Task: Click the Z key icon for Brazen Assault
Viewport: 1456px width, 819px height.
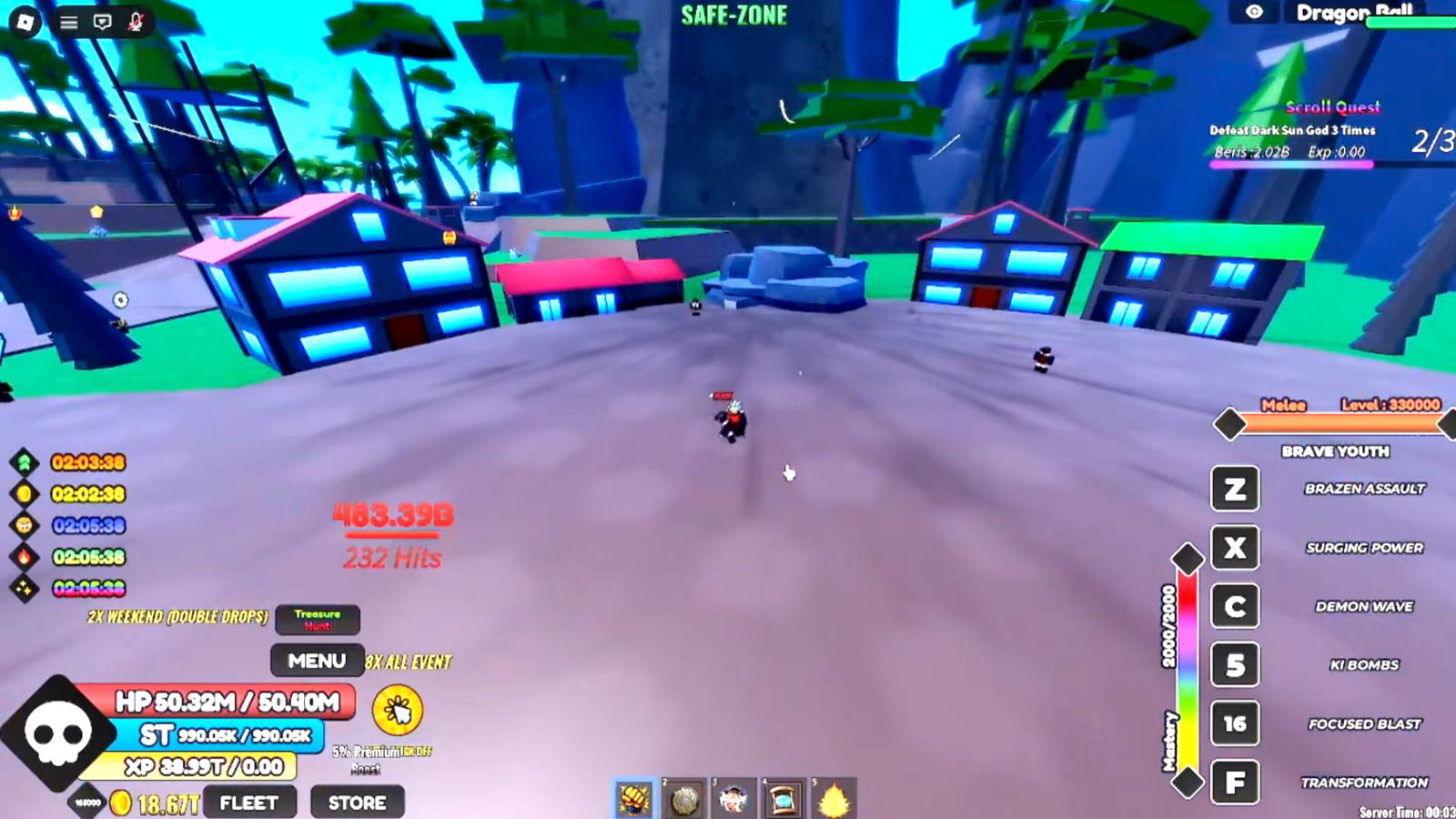Action: (1235, 490)
